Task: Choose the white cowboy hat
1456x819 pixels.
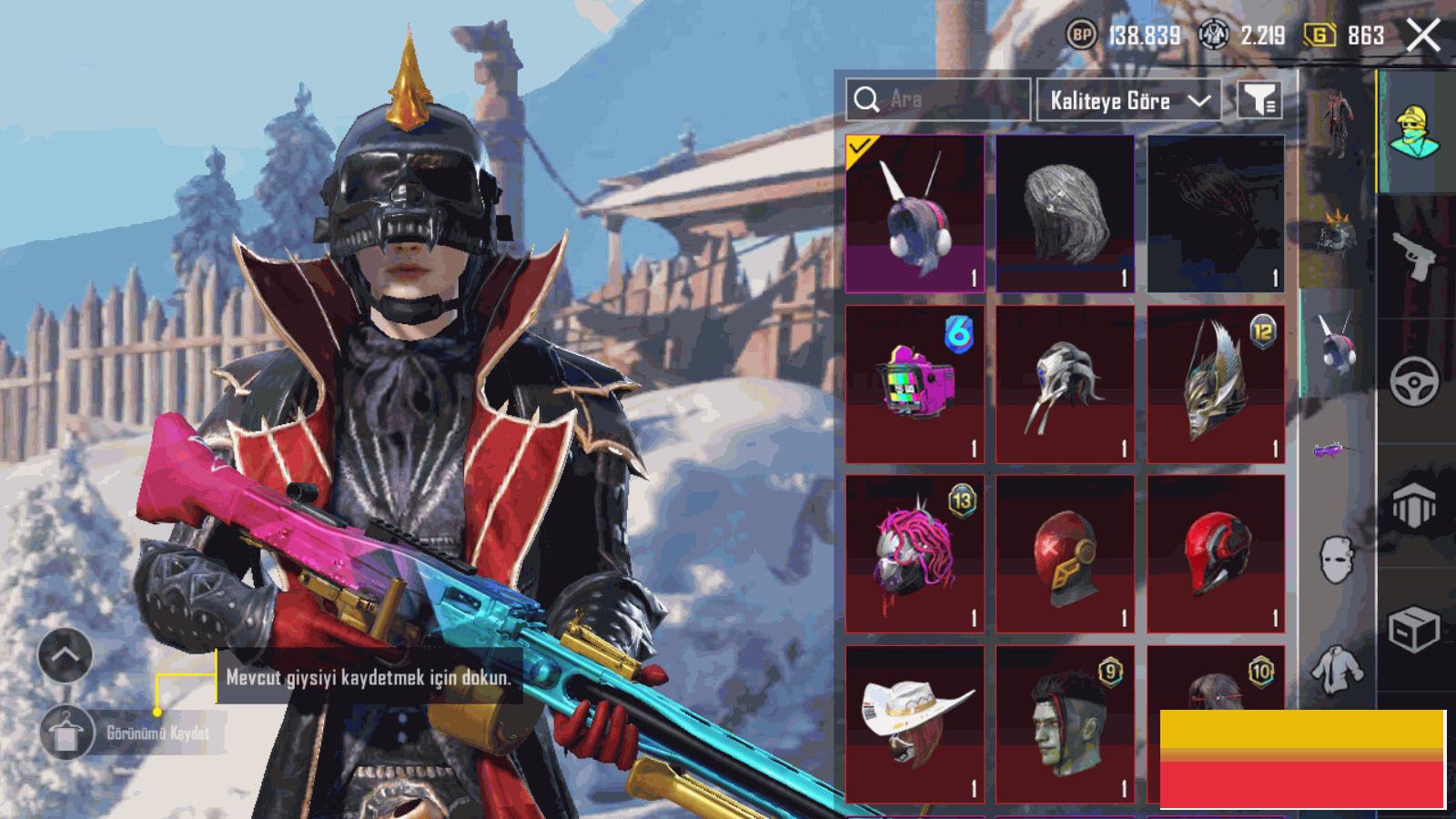Action: 915,723
